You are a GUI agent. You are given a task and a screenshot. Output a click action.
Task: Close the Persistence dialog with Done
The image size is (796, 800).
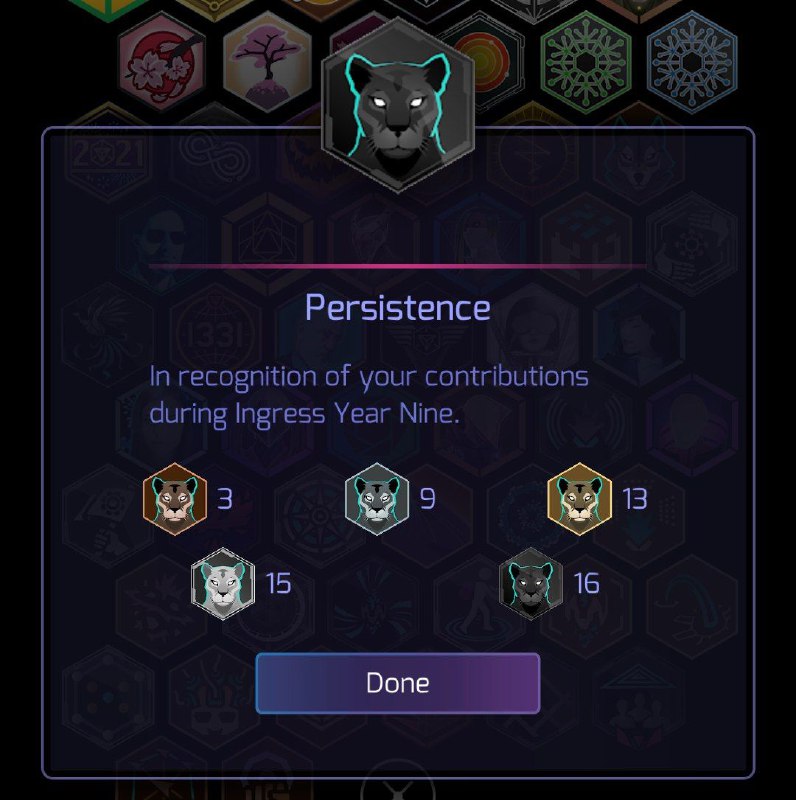pos(397,683)
